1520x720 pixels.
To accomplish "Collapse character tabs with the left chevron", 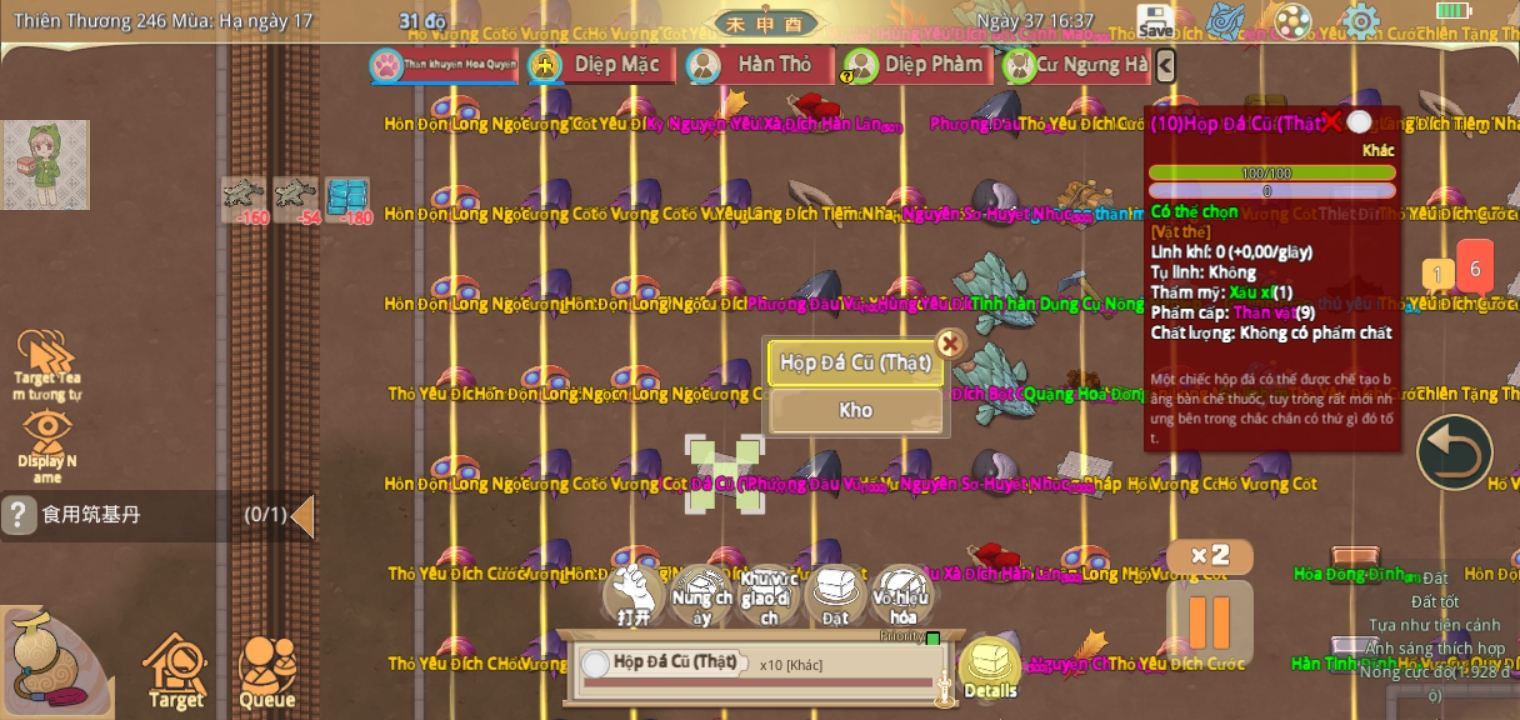I will [1165, 64].
